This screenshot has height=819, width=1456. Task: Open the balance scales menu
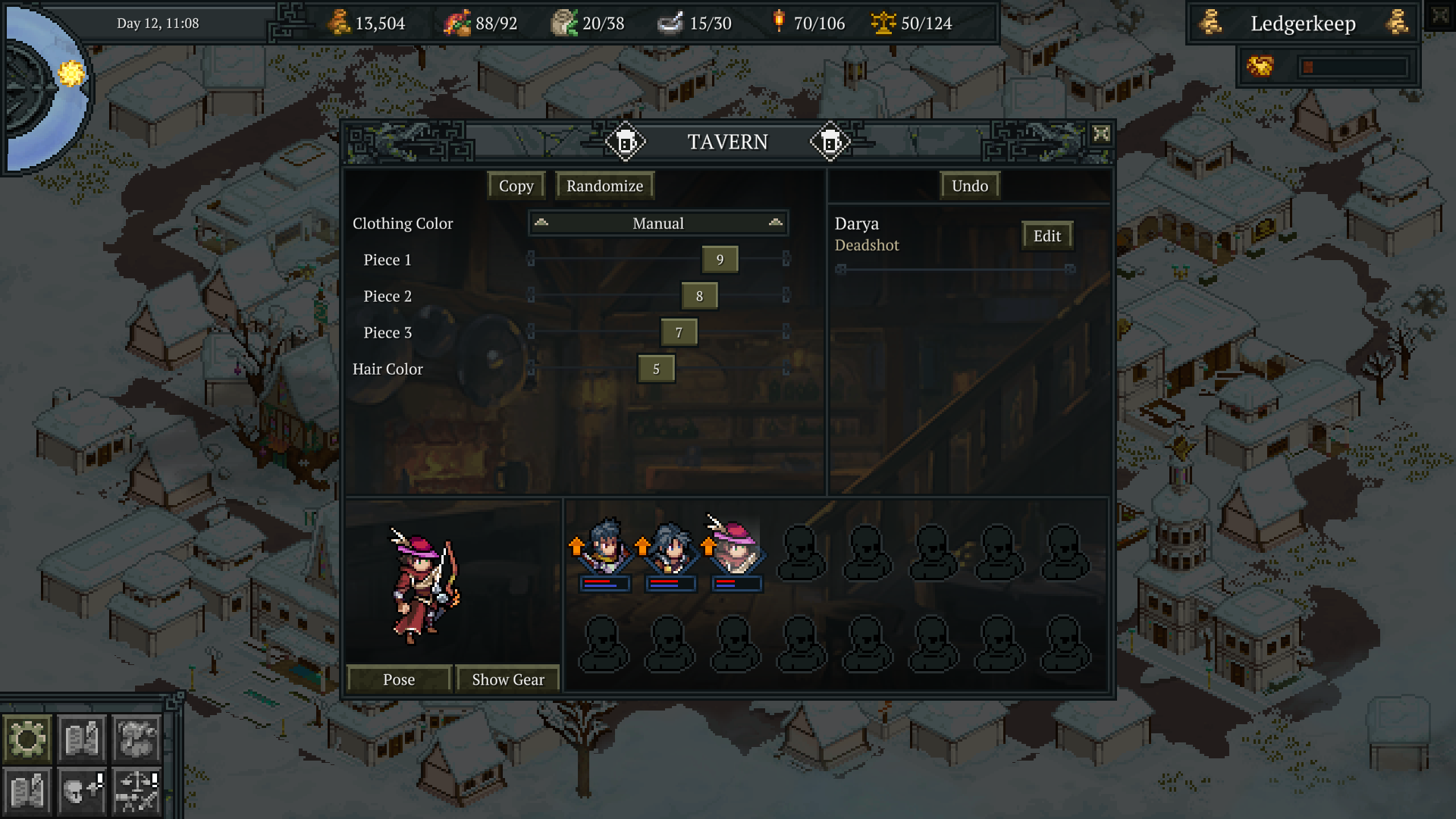pyautogui.click(x=136, y=792)
